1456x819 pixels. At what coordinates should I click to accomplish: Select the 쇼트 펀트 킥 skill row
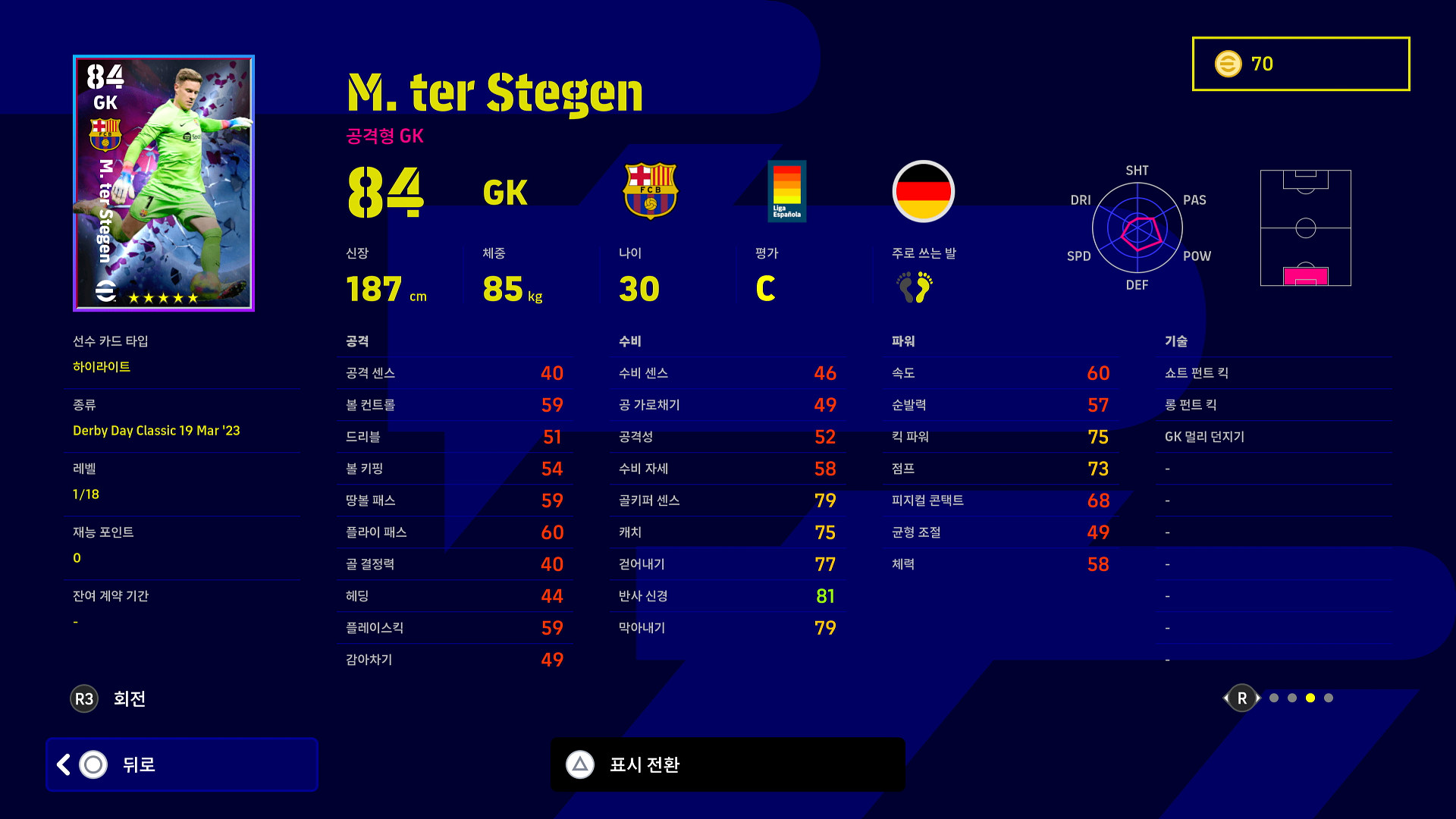pos(1274,373)
